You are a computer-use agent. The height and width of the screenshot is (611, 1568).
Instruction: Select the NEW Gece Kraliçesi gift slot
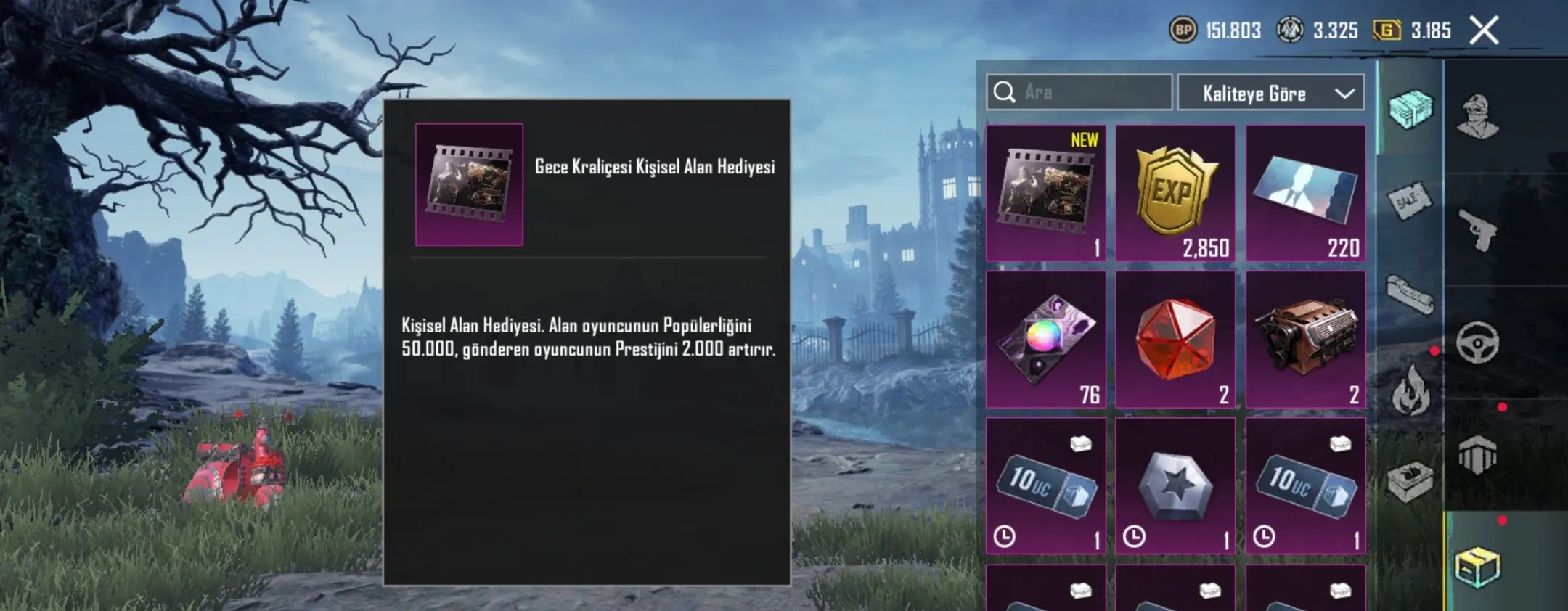pyautogui.click(x=1045, y=192)
